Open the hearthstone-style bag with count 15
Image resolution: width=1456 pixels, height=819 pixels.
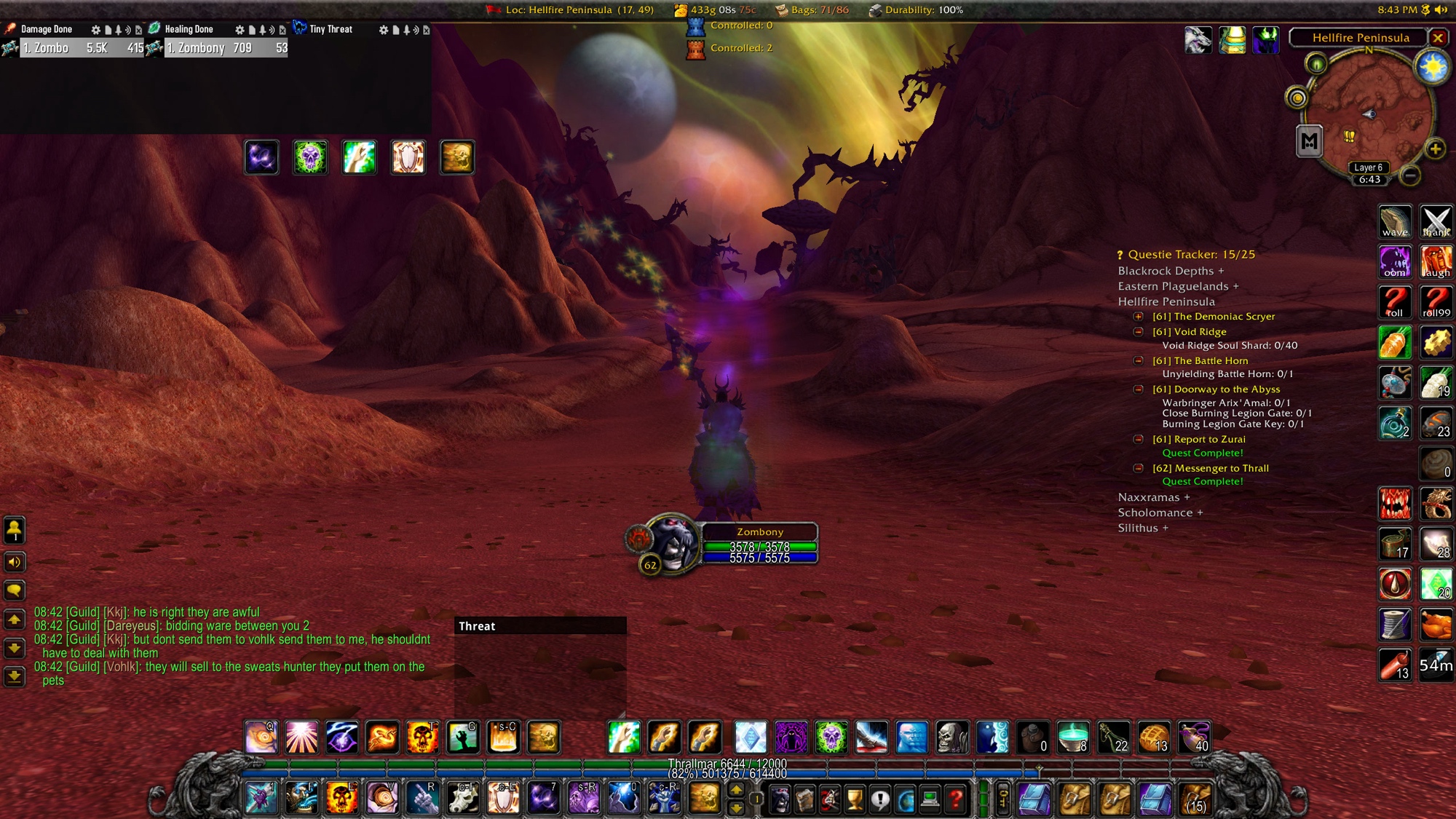click(x=1195, y=799)
